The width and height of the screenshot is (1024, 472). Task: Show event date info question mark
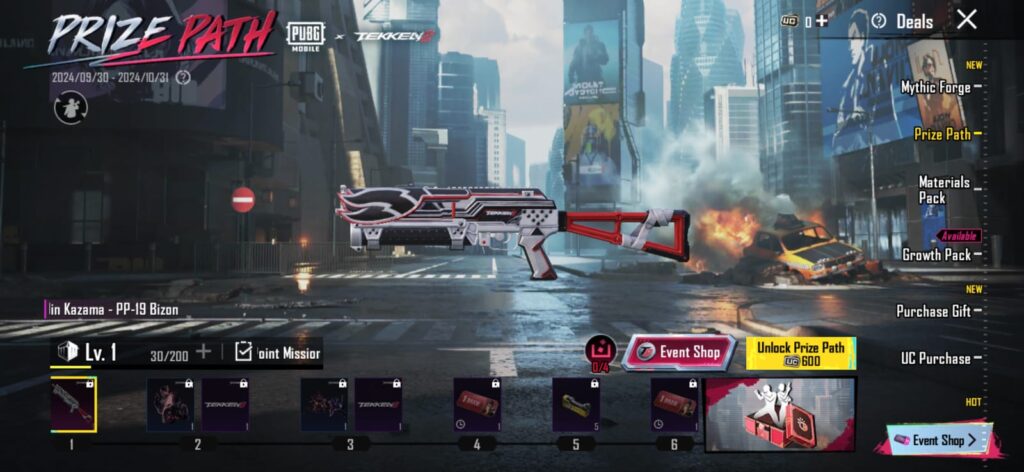(182, 77)
